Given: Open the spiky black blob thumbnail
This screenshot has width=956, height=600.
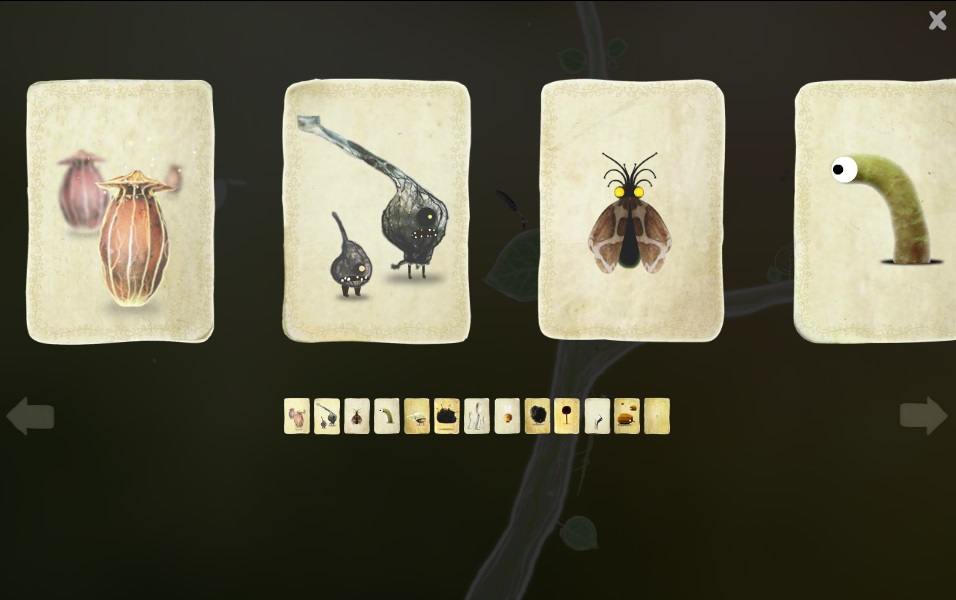Looking at the screenshot, I should point(447,416).
